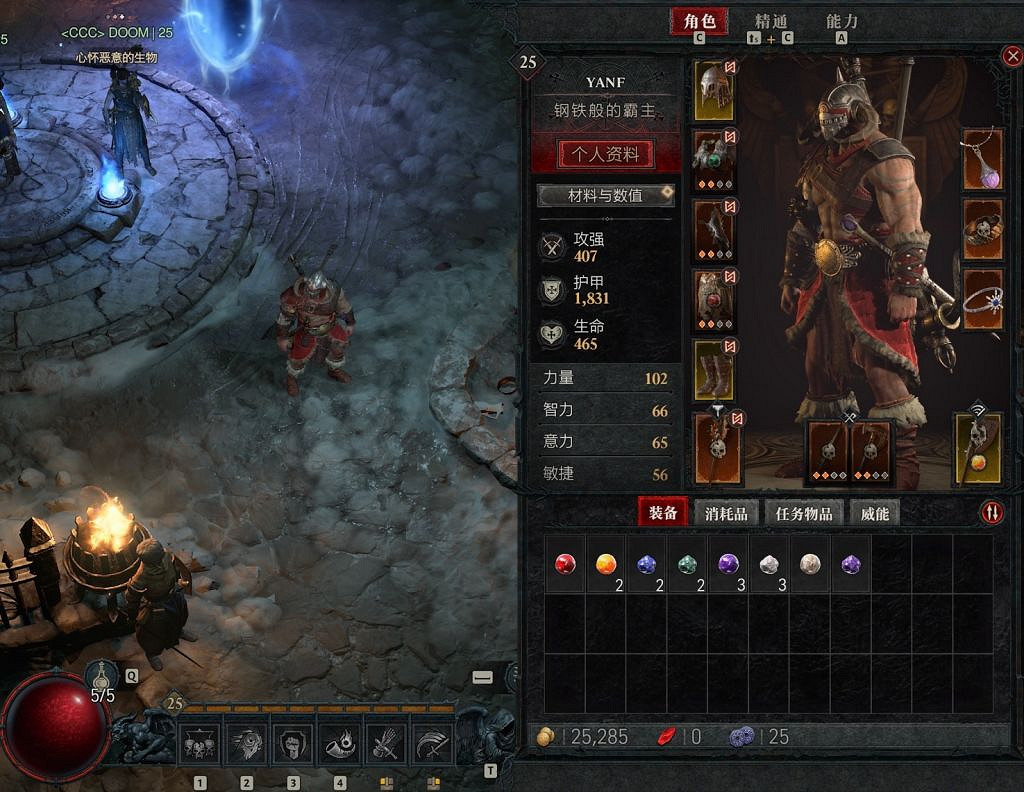The width and height of the screenshot is (1024, 792).
Task: Sort the inventory with the arrows button
Action: point(991,512)
